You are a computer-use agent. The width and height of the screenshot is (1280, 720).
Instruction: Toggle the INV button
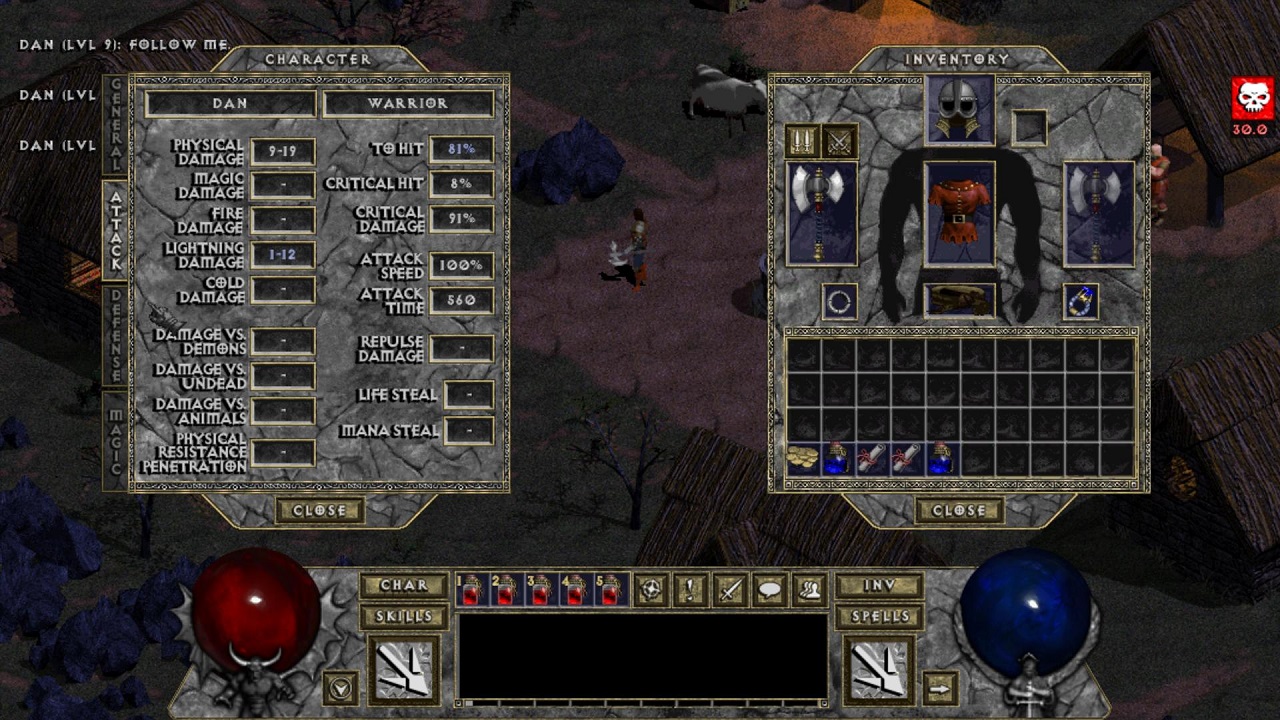(879, 585)
